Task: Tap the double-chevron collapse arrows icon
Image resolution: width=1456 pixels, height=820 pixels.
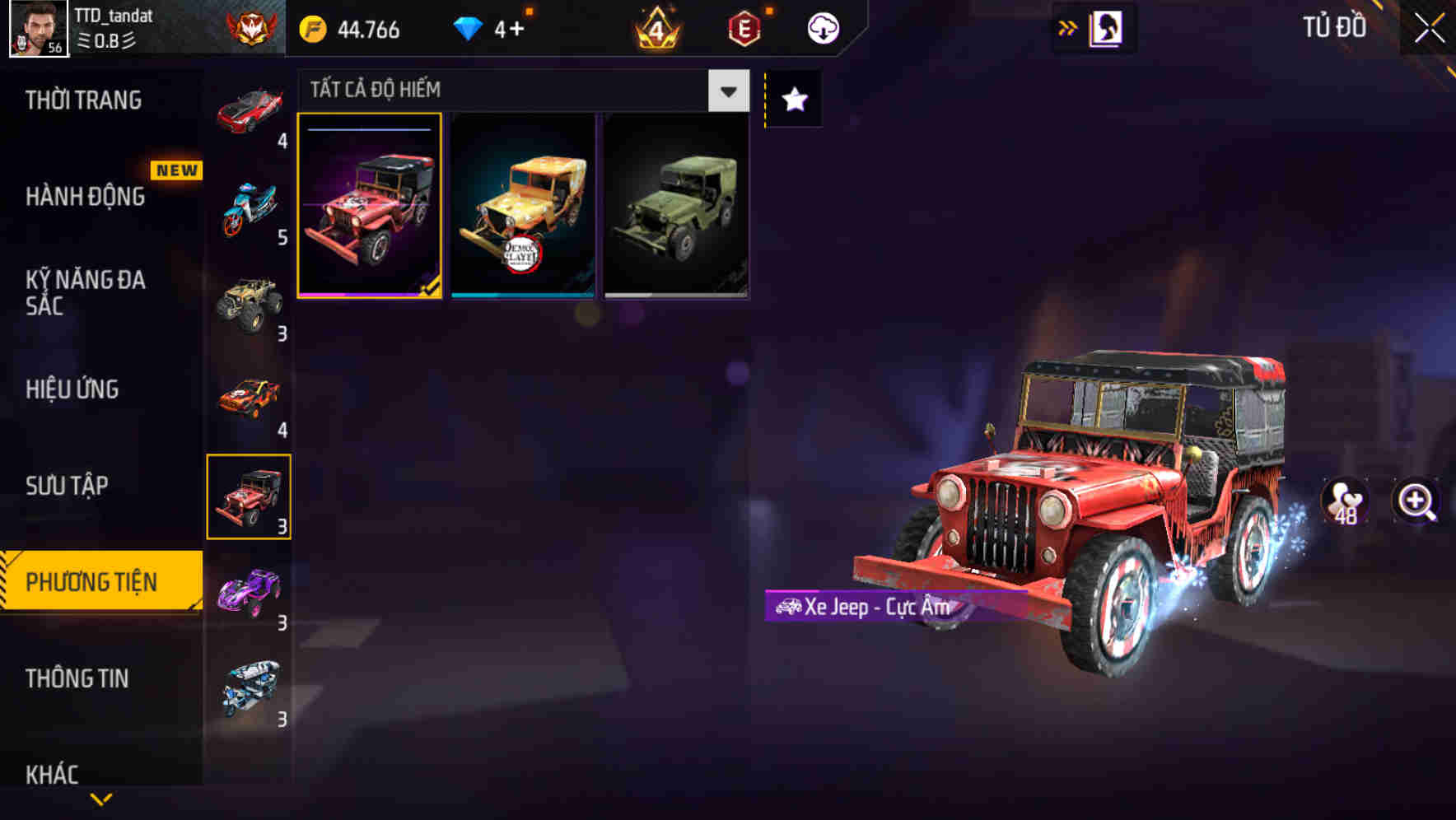Action: tap(1068, 26)
